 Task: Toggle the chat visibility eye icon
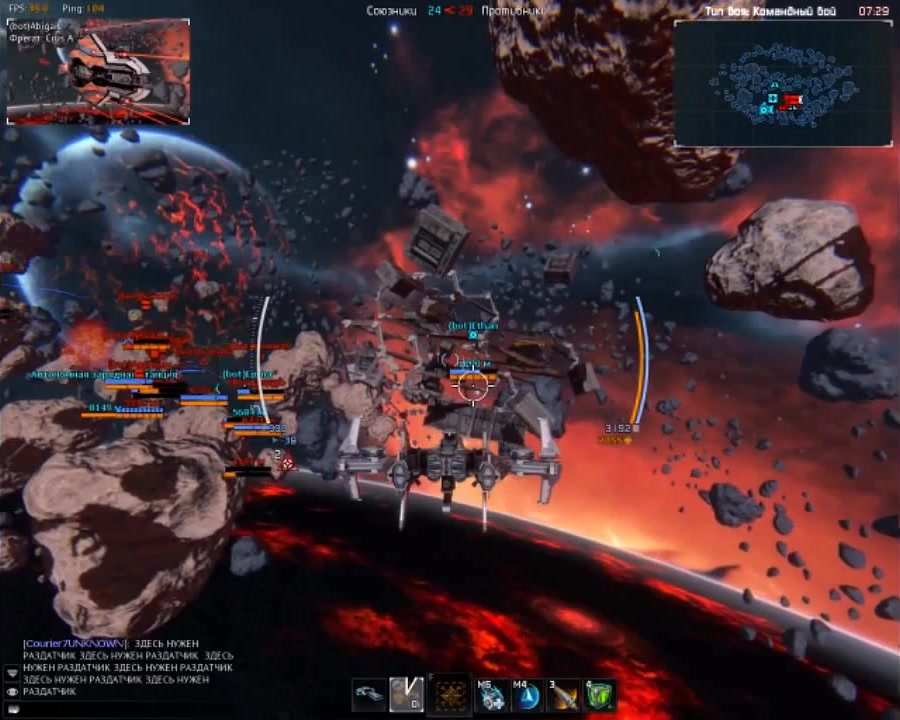tap(12, 691)
